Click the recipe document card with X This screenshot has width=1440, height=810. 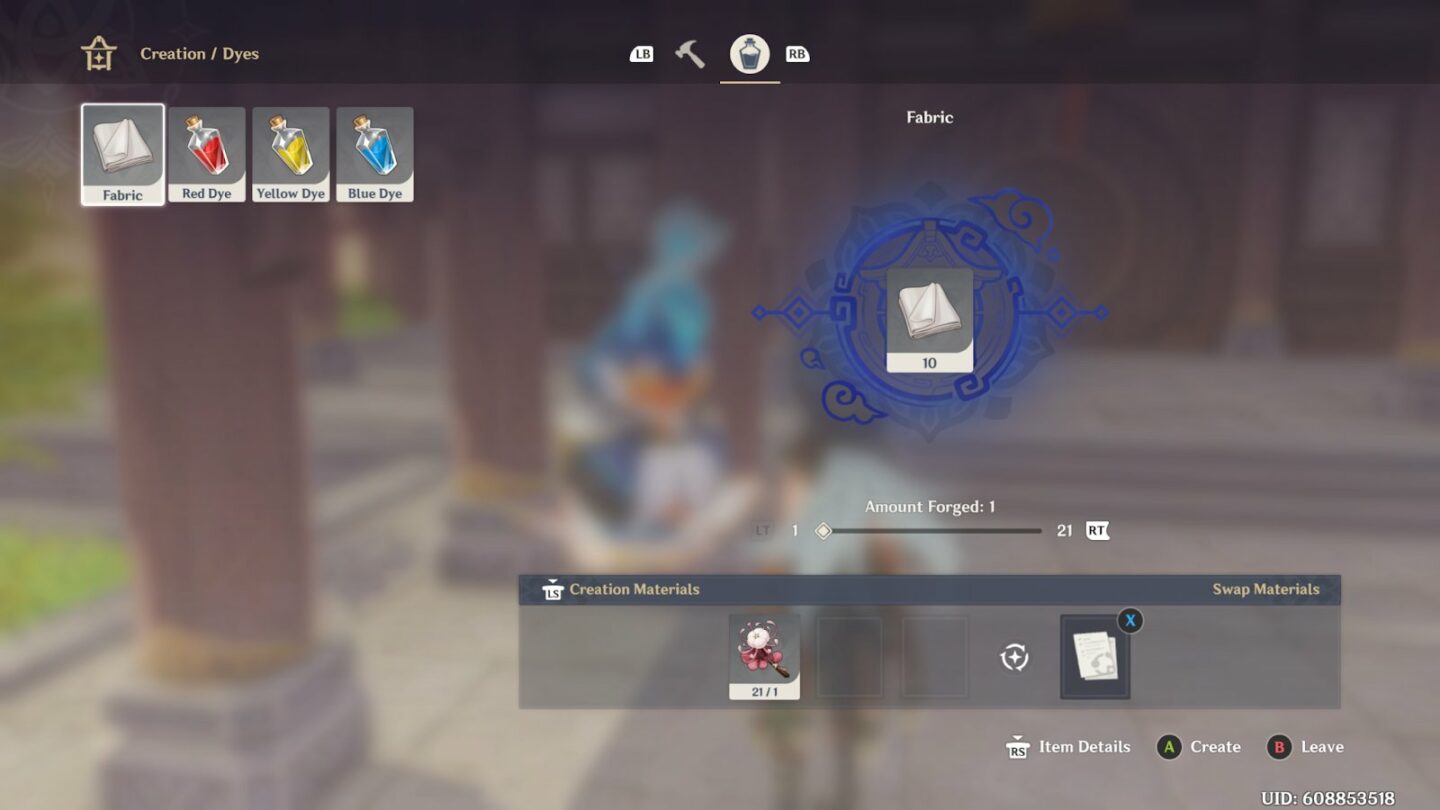point(1093,655)
